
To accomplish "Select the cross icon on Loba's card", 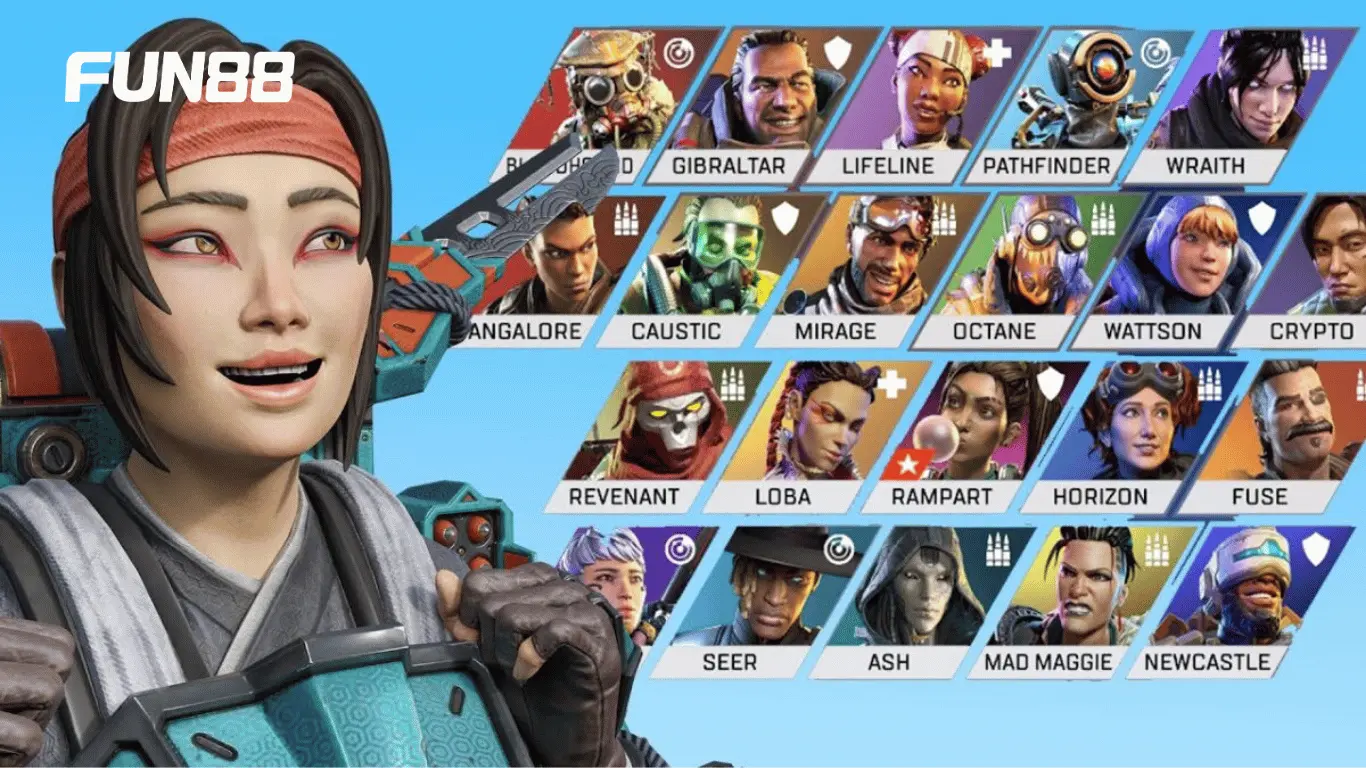I will tap(891, 384).
